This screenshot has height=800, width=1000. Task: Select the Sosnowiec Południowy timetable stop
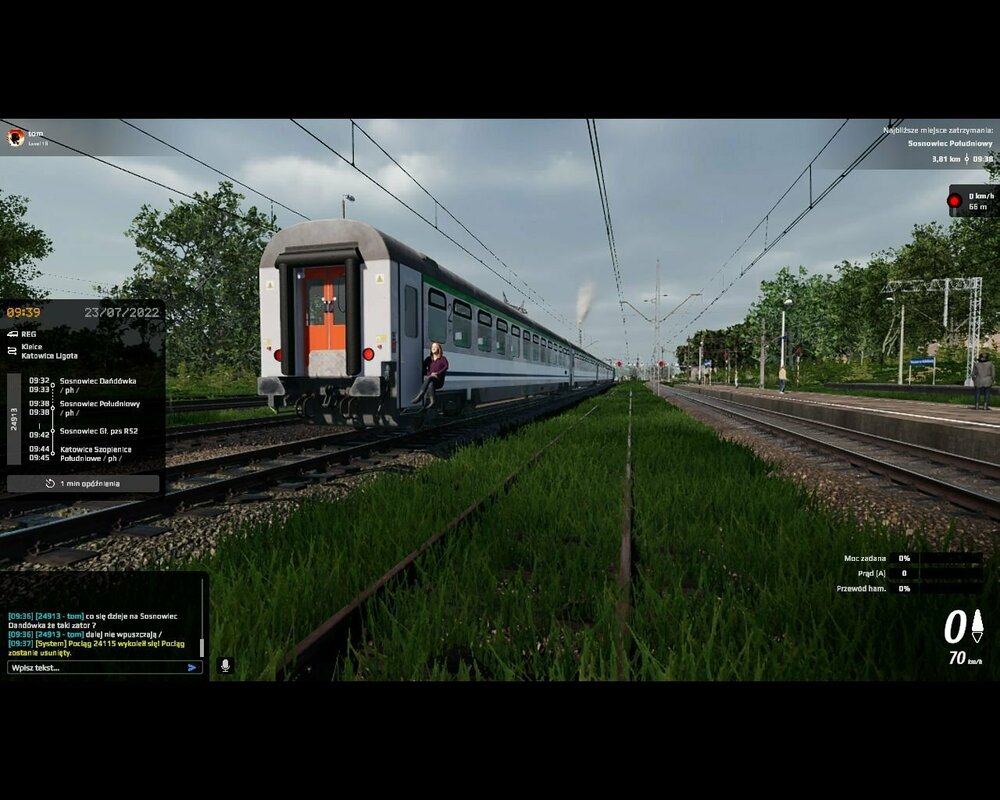[x=99, y=408]
